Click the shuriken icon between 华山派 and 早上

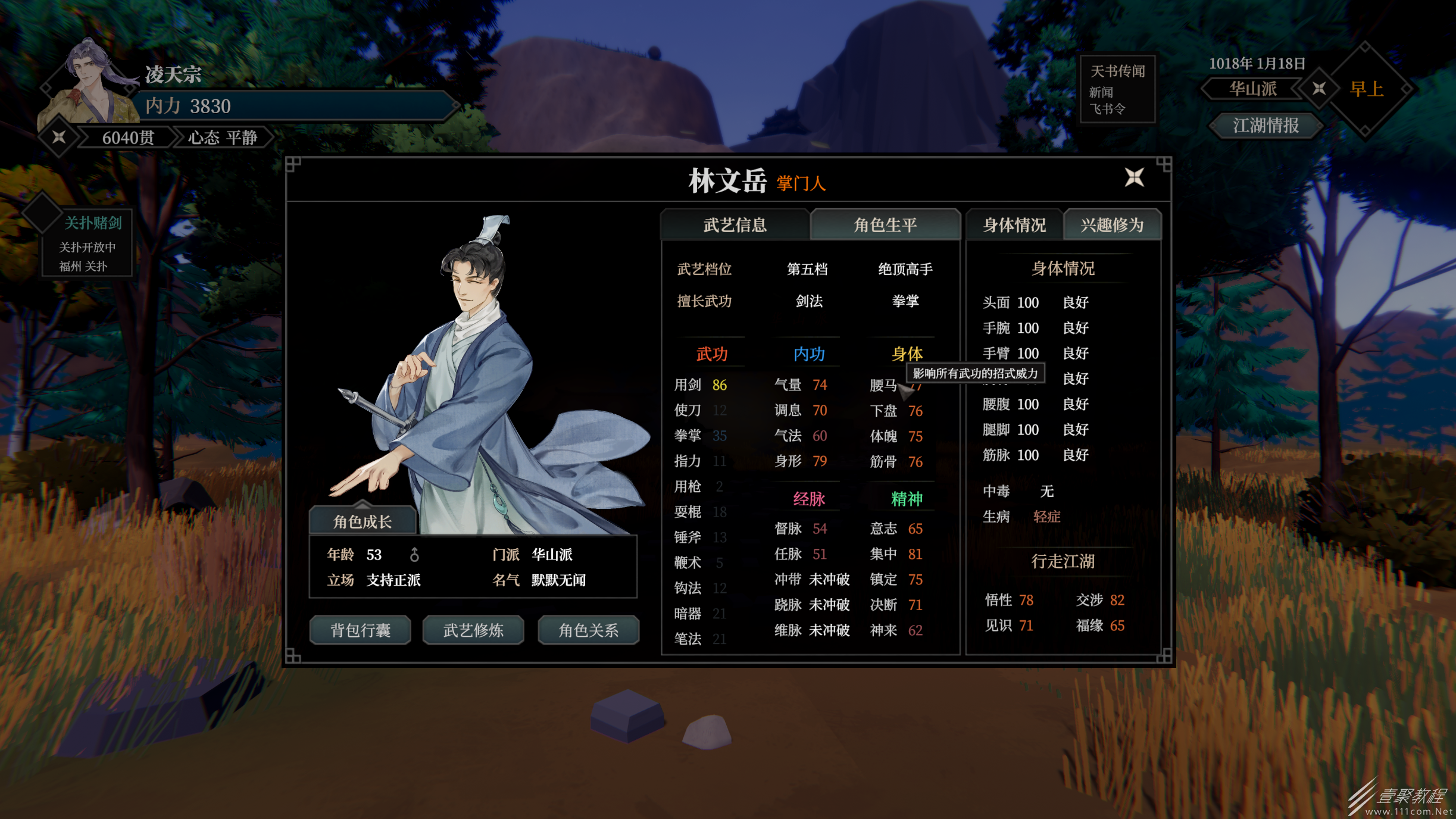click(1320, 88)
